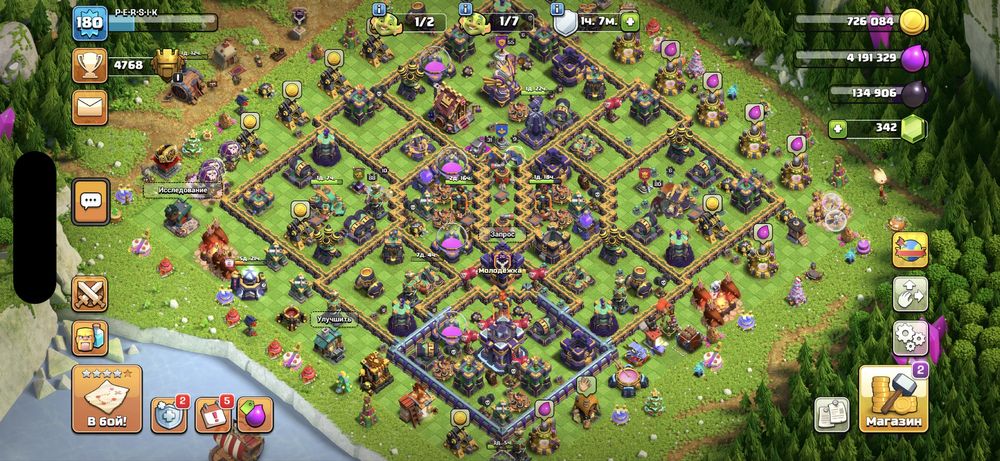The image size is (1000, 461).
Task: Open the settings gears menu
Action: click(x=910, y=335)
